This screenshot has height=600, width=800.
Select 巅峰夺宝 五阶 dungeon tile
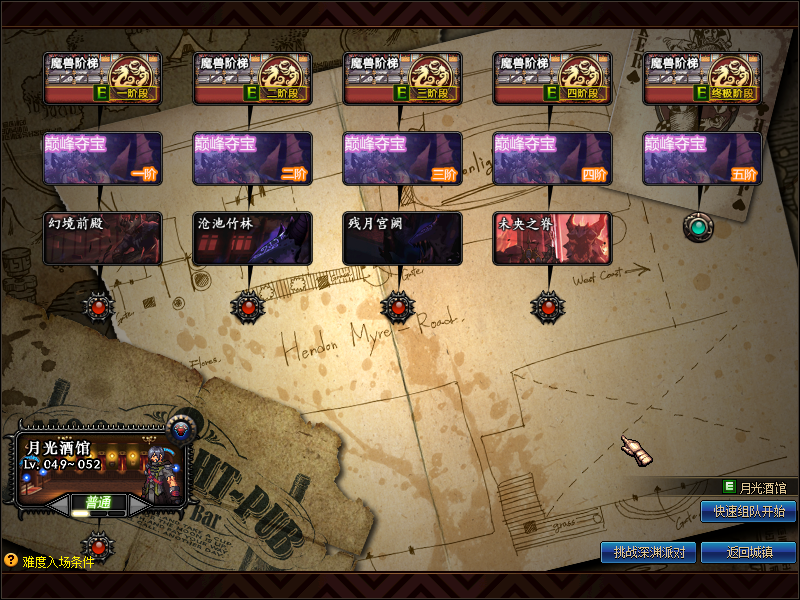(702, 158)
